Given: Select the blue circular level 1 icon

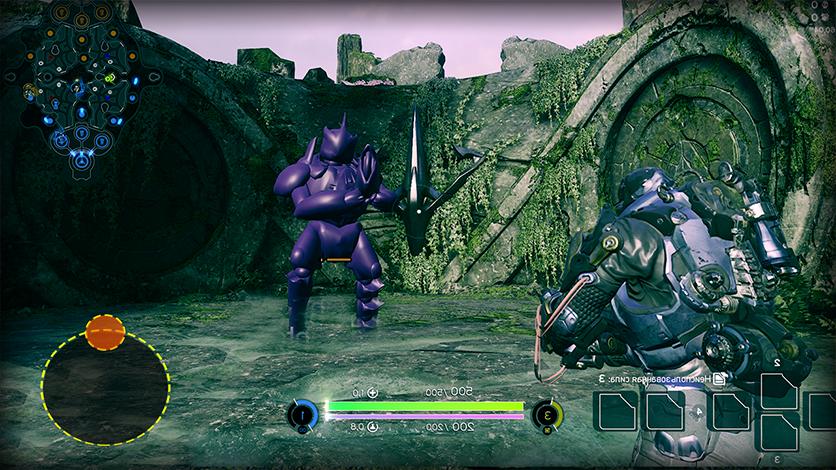Looking at the screenshot, I should click(303, 414).
